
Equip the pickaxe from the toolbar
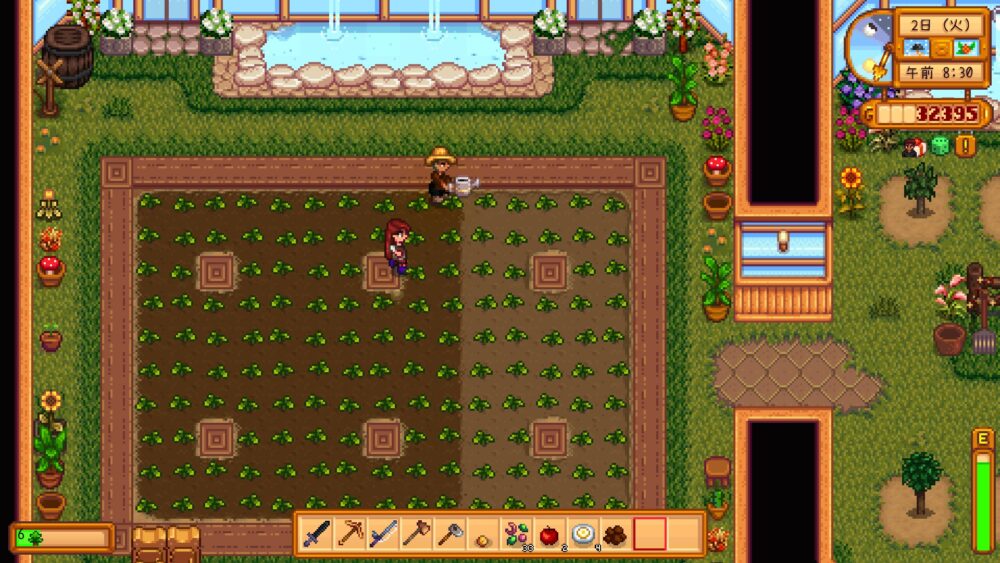tap(350, 533)
